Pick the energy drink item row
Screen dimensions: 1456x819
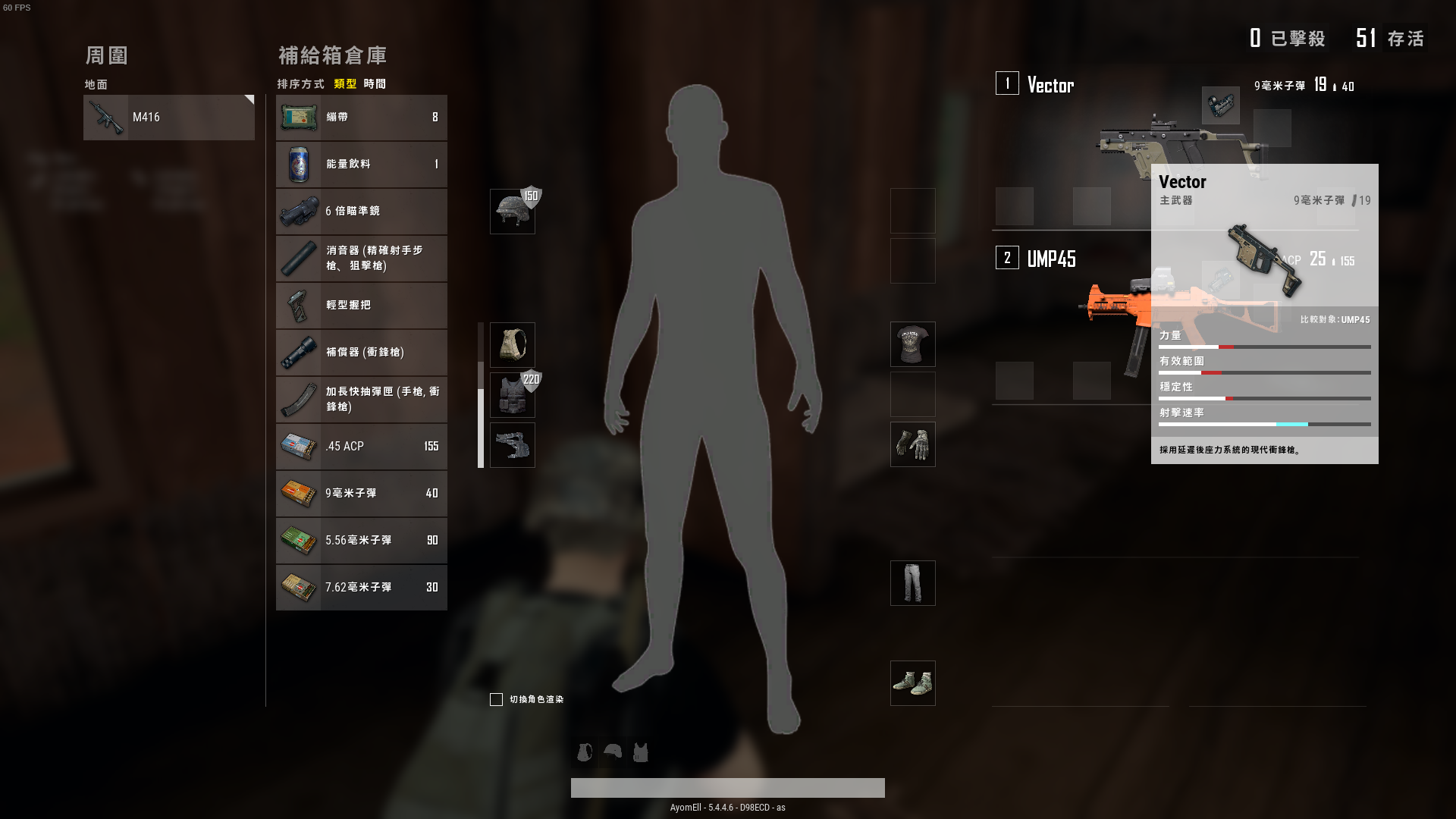pos(361,165)
